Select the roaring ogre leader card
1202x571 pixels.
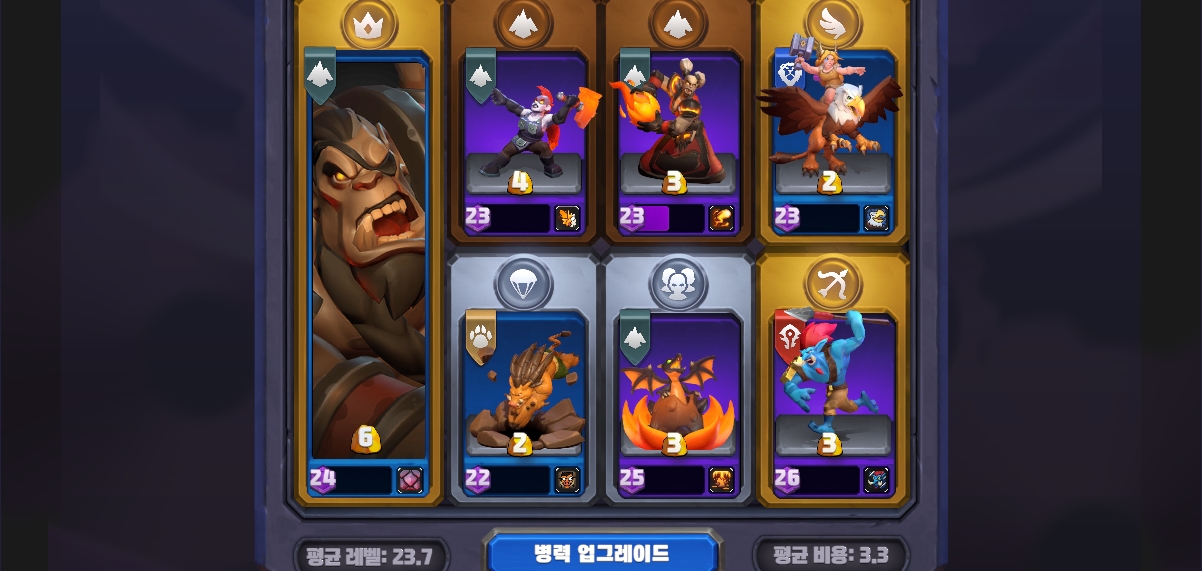point(369,260)
